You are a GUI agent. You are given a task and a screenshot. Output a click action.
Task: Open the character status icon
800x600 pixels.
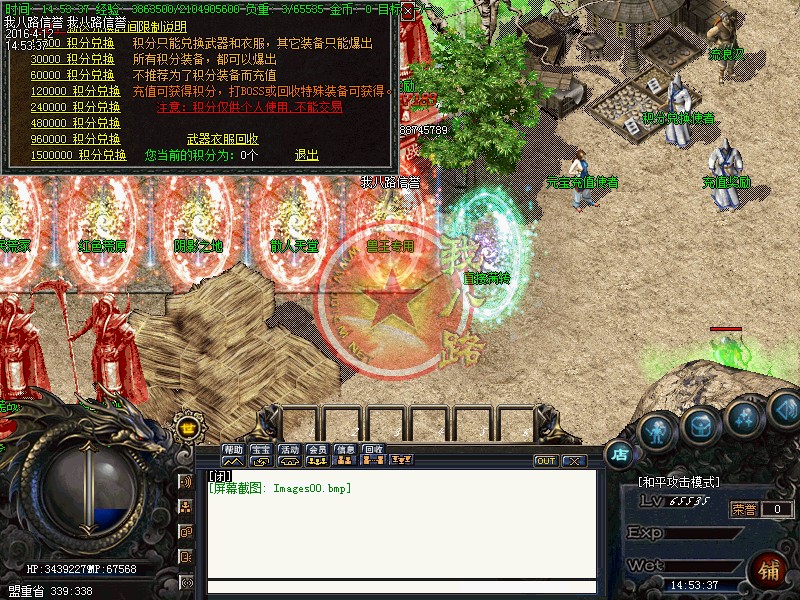tap(656, 431)
